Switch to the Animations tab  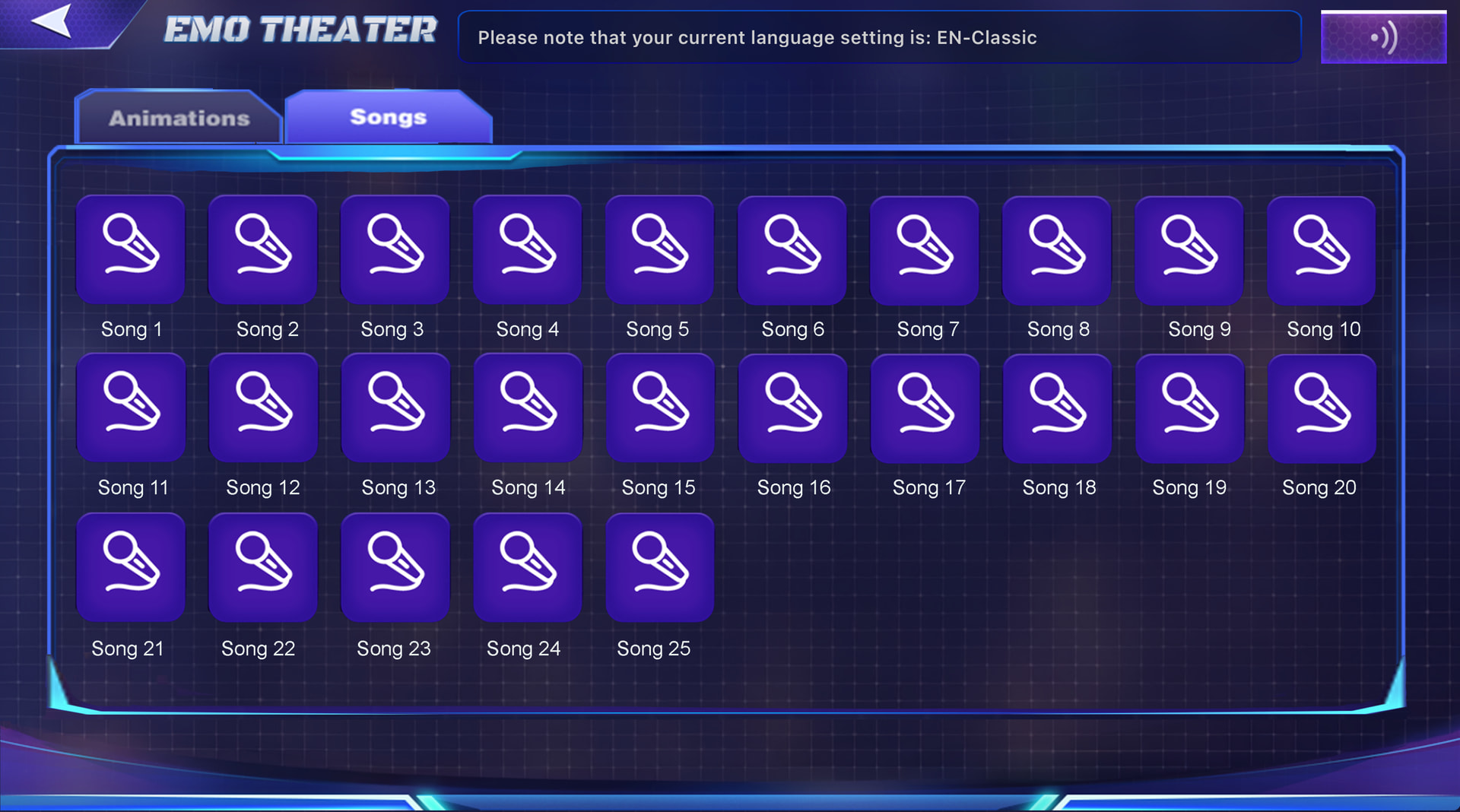tap(179, 118)
